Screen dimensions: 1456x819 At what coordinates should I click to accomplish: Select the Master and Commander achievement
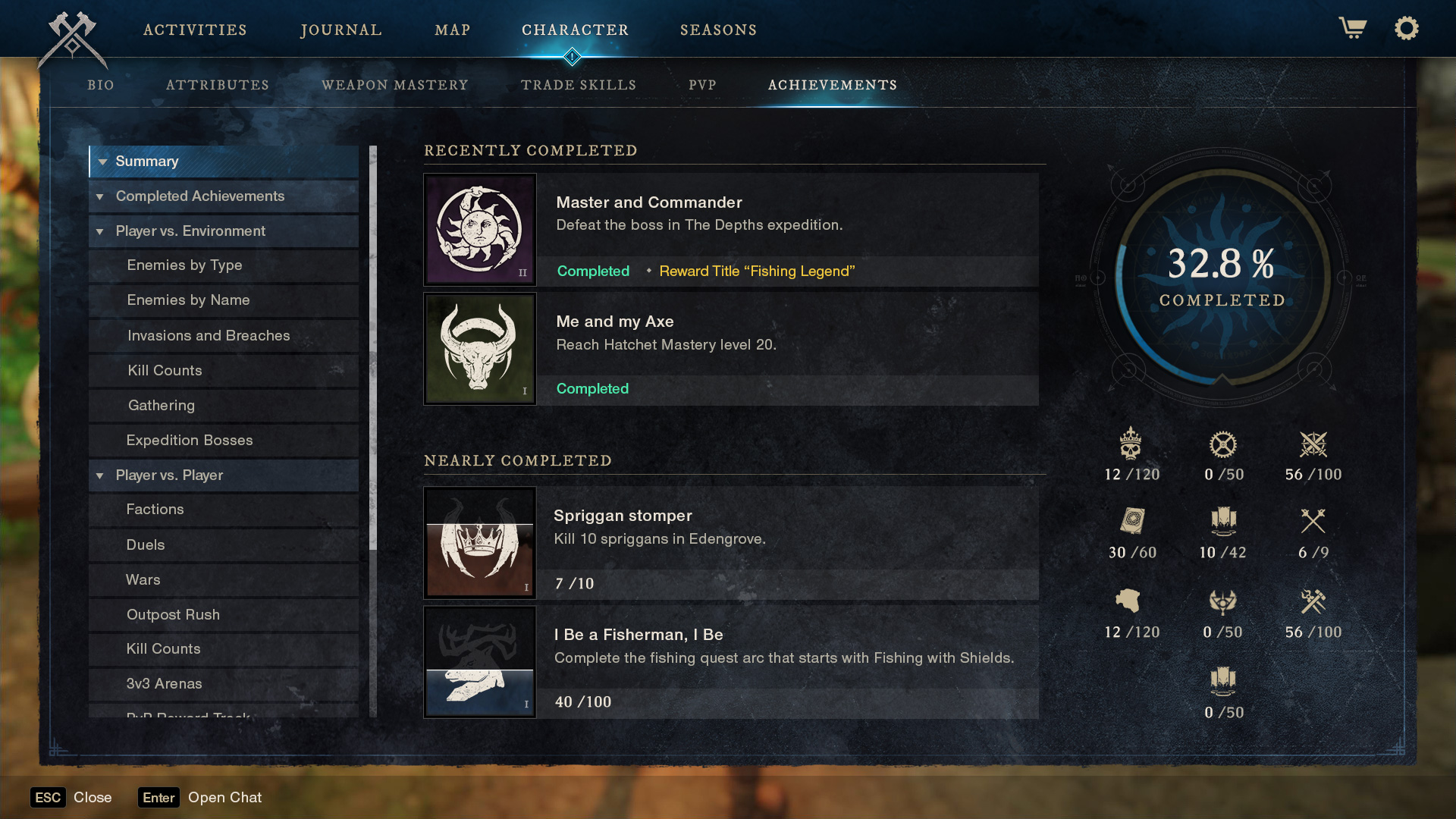pyautogui.click(x=730, y=229)
